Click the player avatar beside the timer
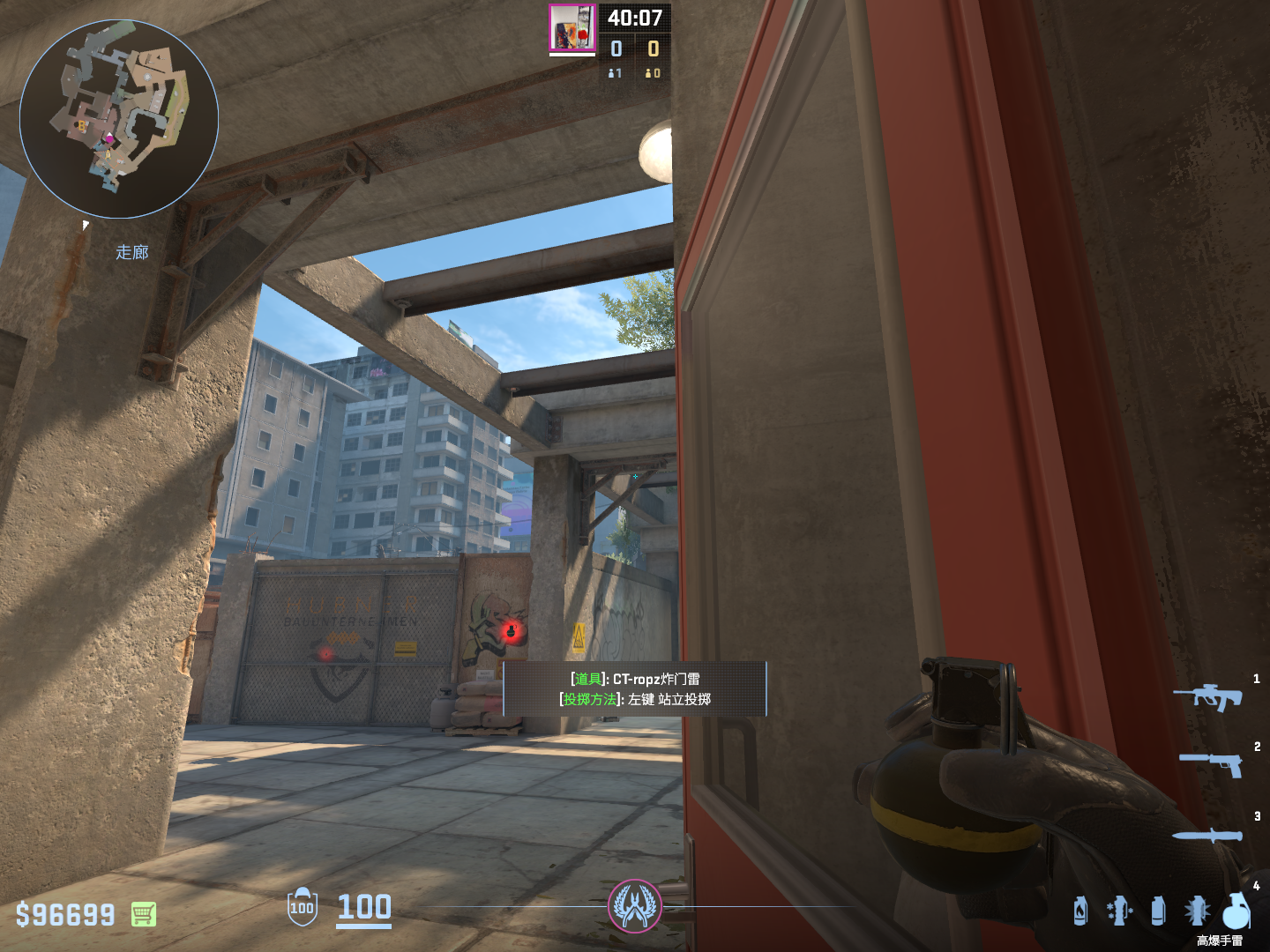The width and height of the screenshot is (1270, 952). [572, 28]
